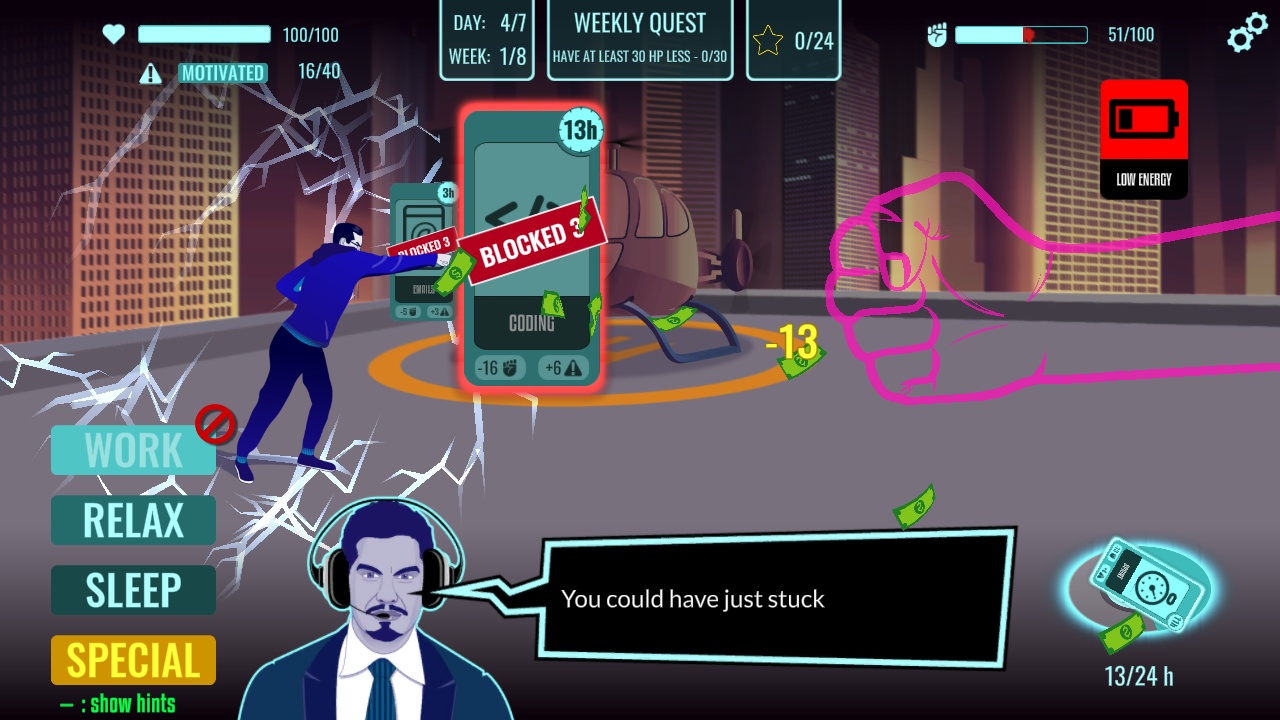Expand the WEEKLY QUEST panel
Image resolution: width=1280 pixels, height=720 pixels.
pos(640,38)
